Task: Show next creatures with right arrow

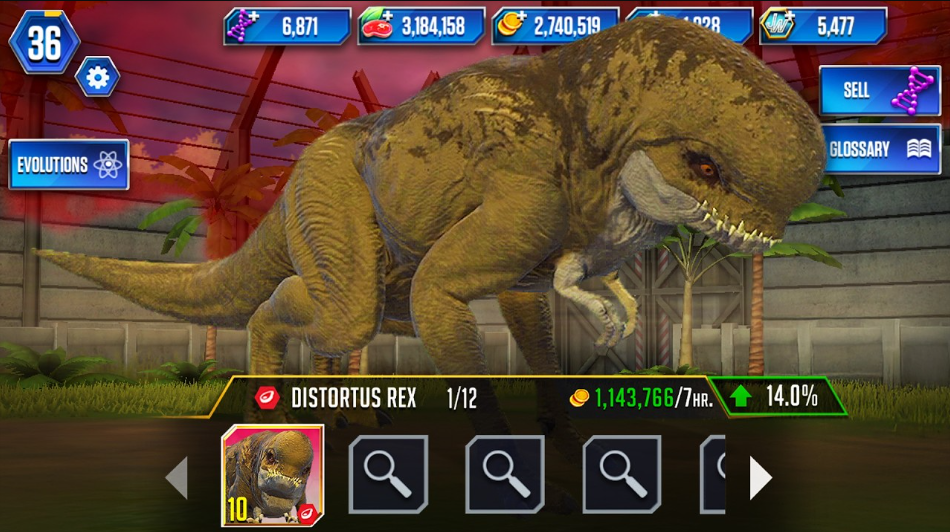Action: point(760,478)
